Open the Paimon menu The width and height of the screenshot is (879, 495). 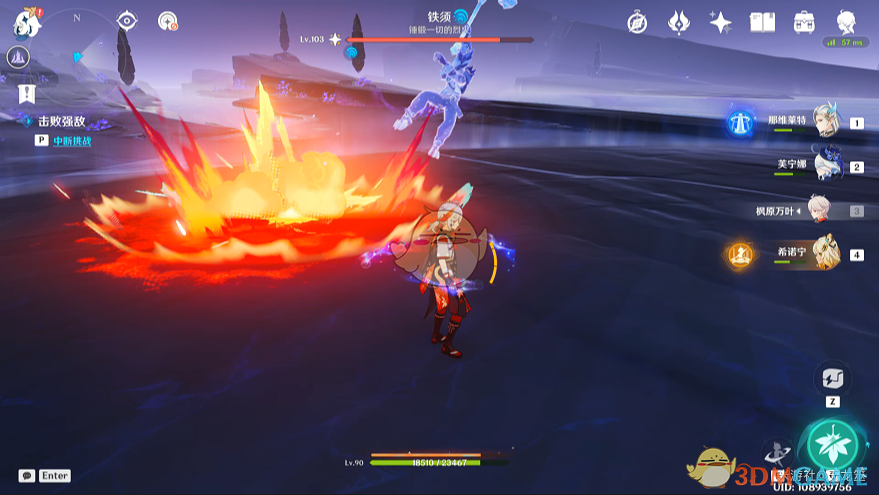click(25, 22)
